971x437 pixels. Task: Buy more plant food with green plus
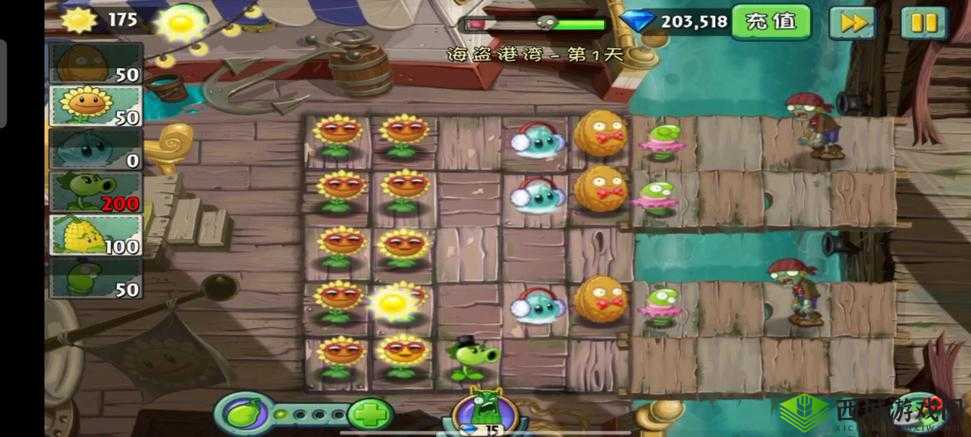click(370, 414)
